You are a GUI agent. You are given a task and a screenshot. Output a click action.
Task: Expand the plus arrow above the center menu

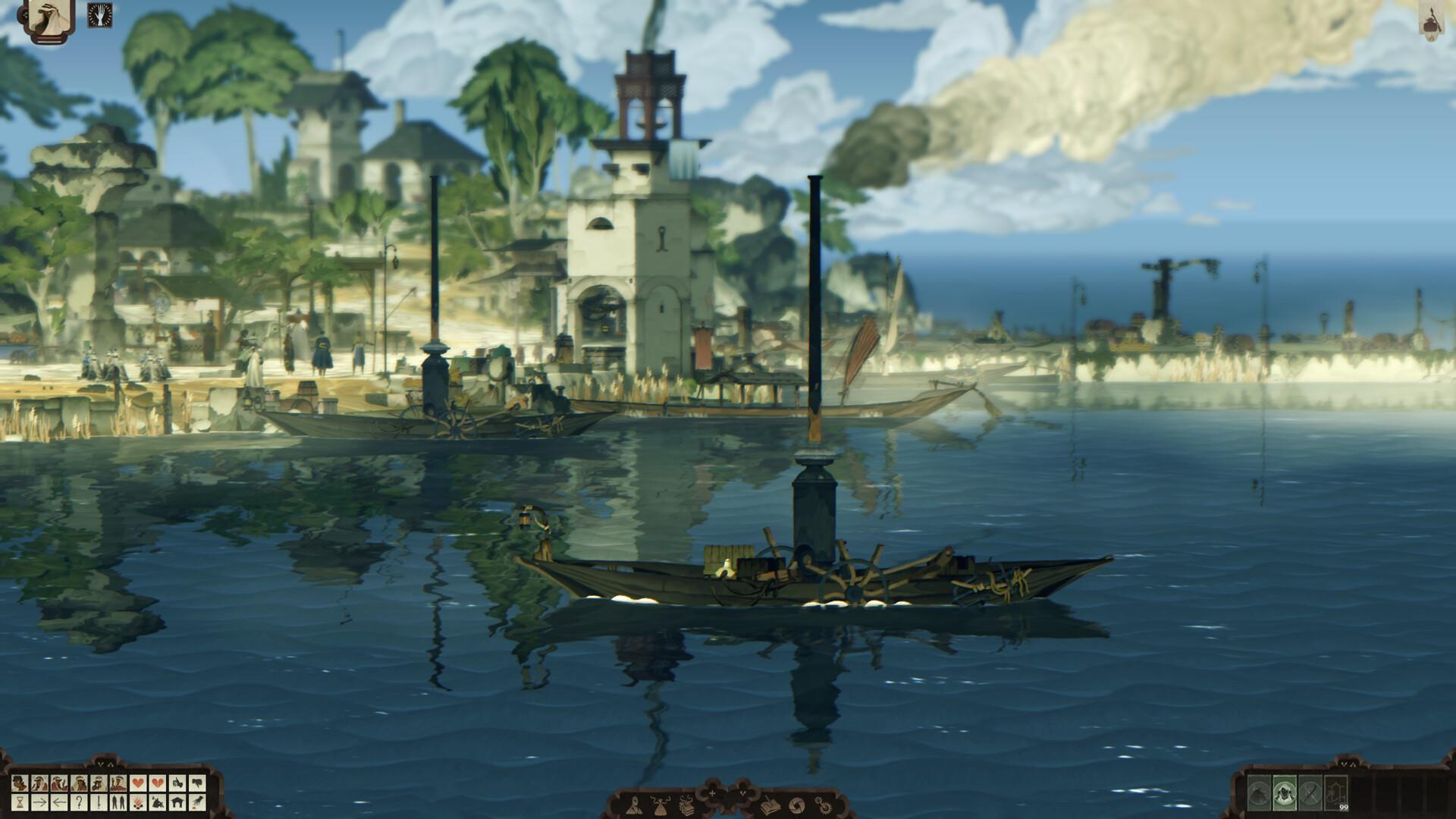click(x=711, y=792)
